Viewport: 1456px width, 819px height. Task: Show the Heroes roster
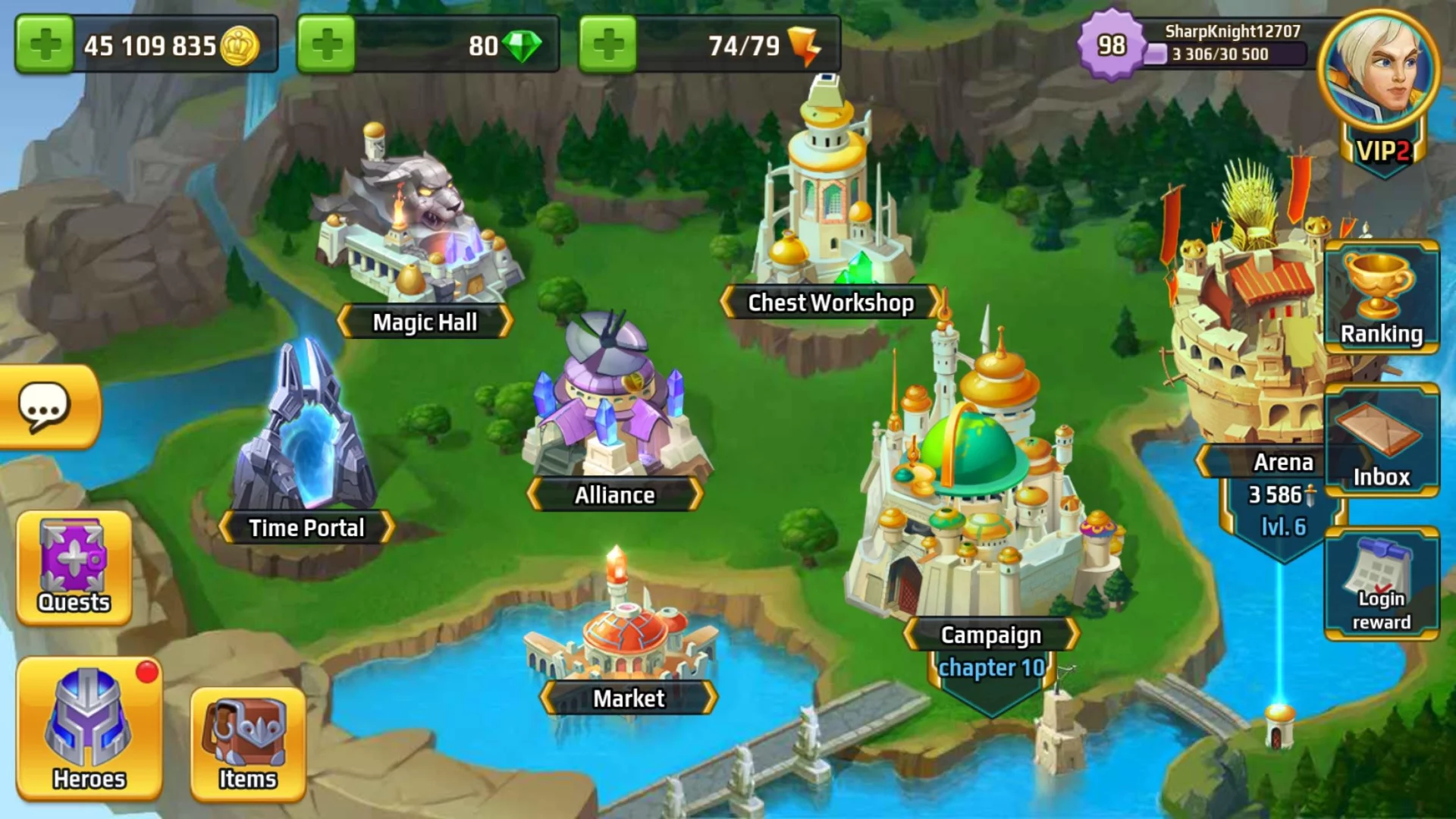89,729
